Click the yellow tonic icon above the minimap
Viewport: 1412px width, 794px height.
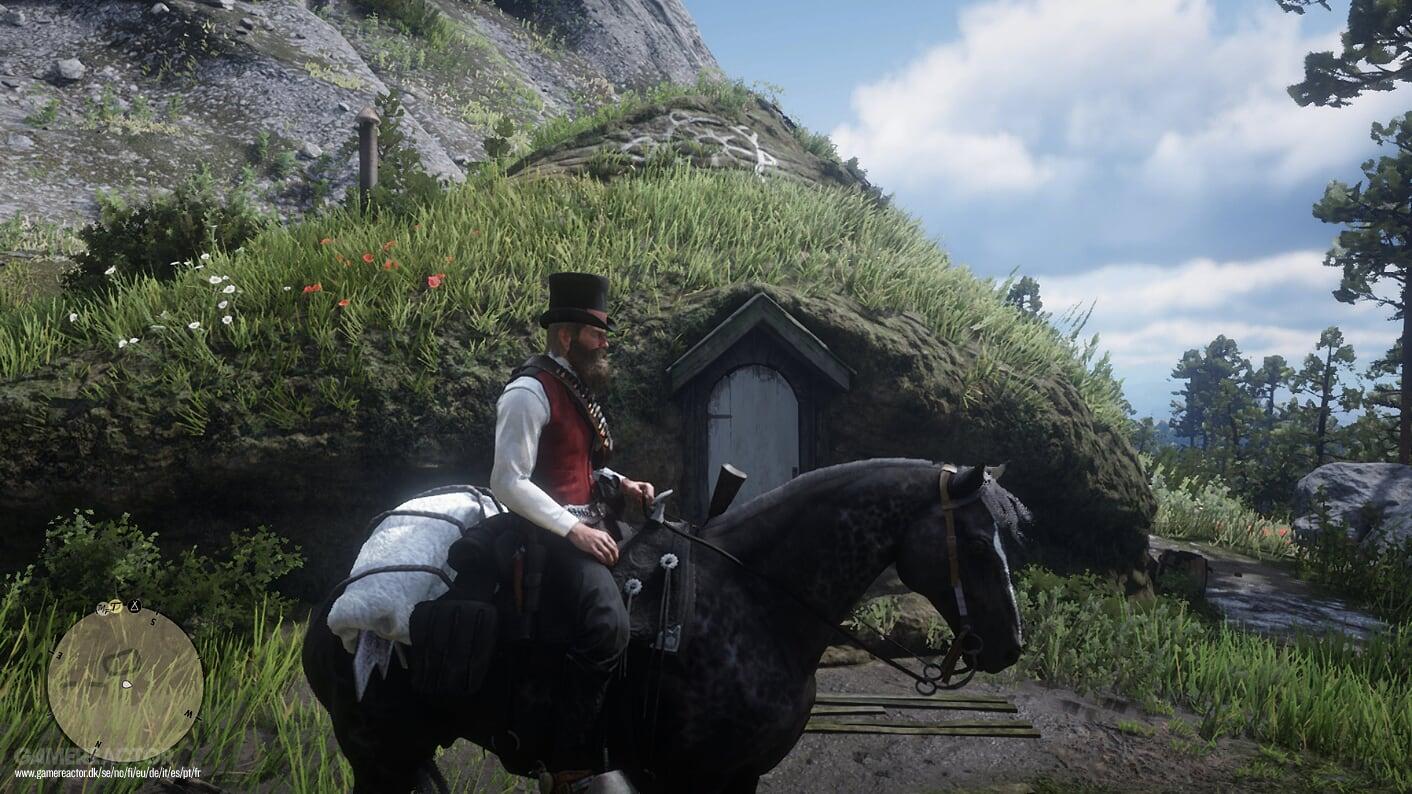tap(115, 607)
